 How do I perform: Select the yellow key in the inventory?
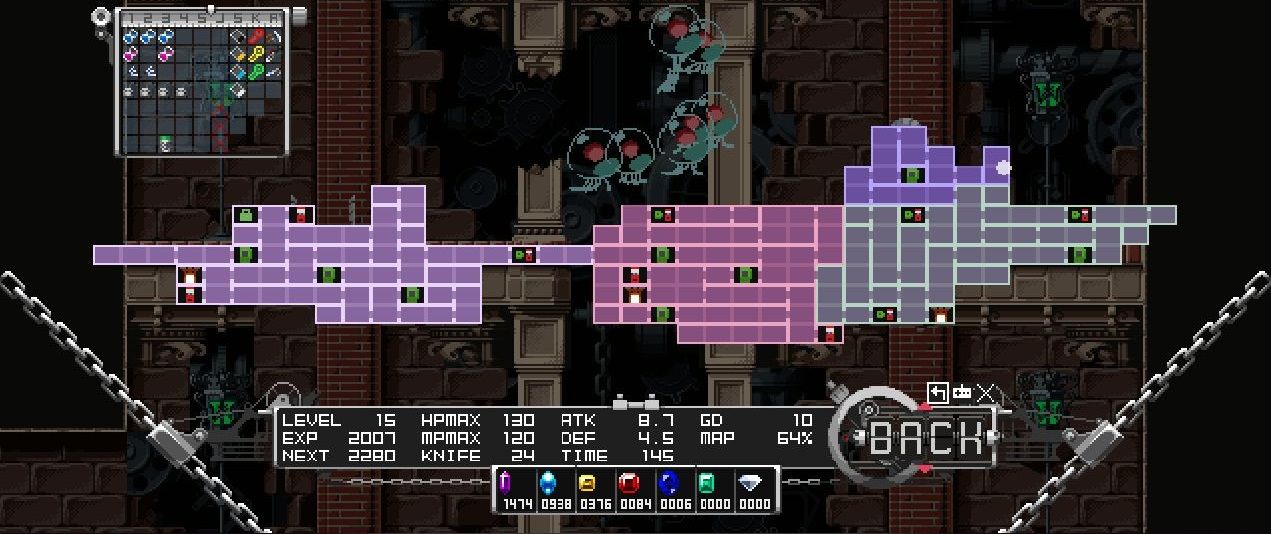(x=256, y=54)
